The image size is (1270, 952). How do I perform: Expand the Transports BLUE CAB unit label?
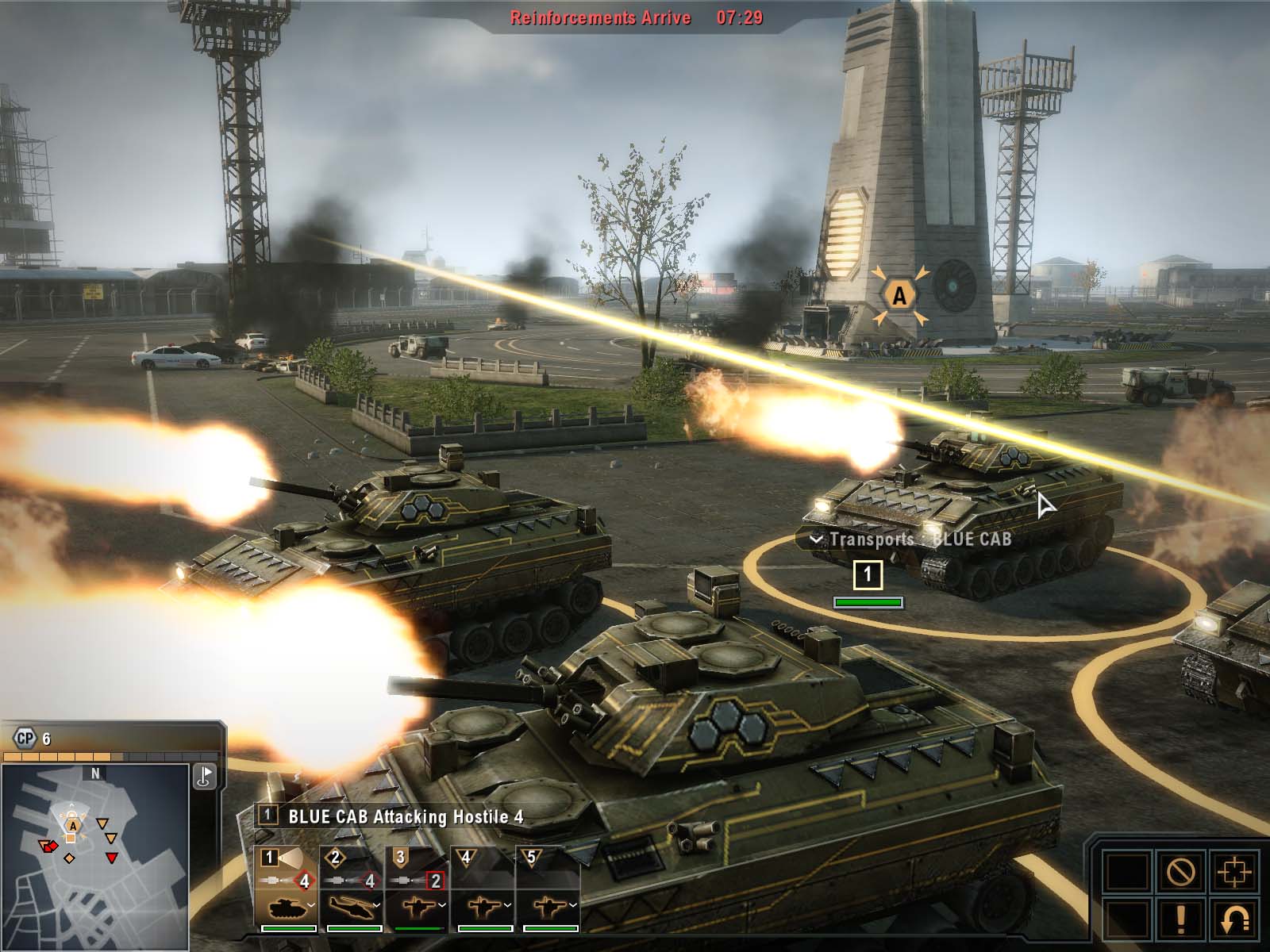coord(816,540)
